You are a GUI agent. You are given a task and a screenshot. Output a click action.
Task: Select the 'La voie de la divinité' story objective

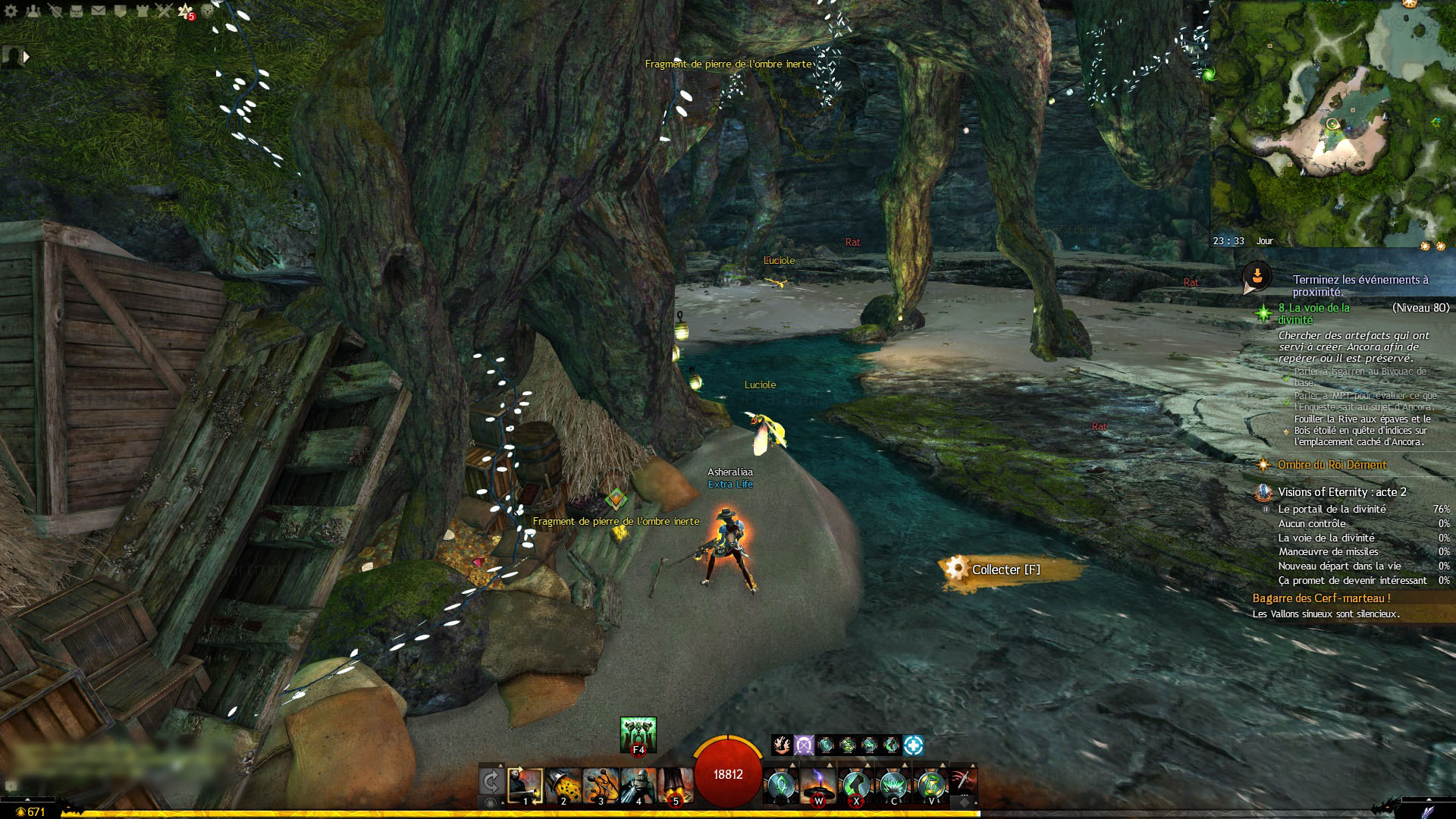[1313, 313]
